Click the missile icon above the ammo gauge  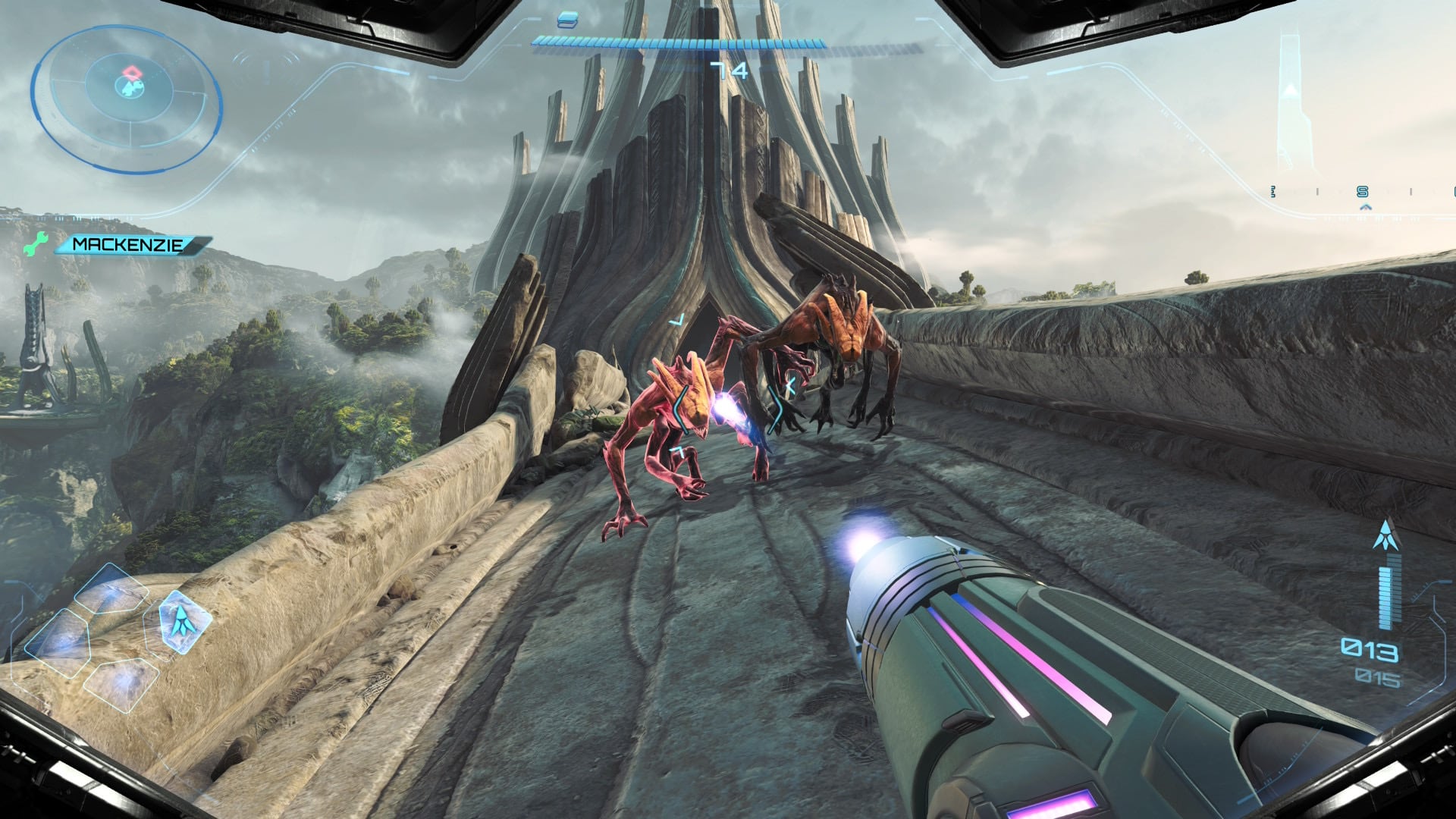1386,534
